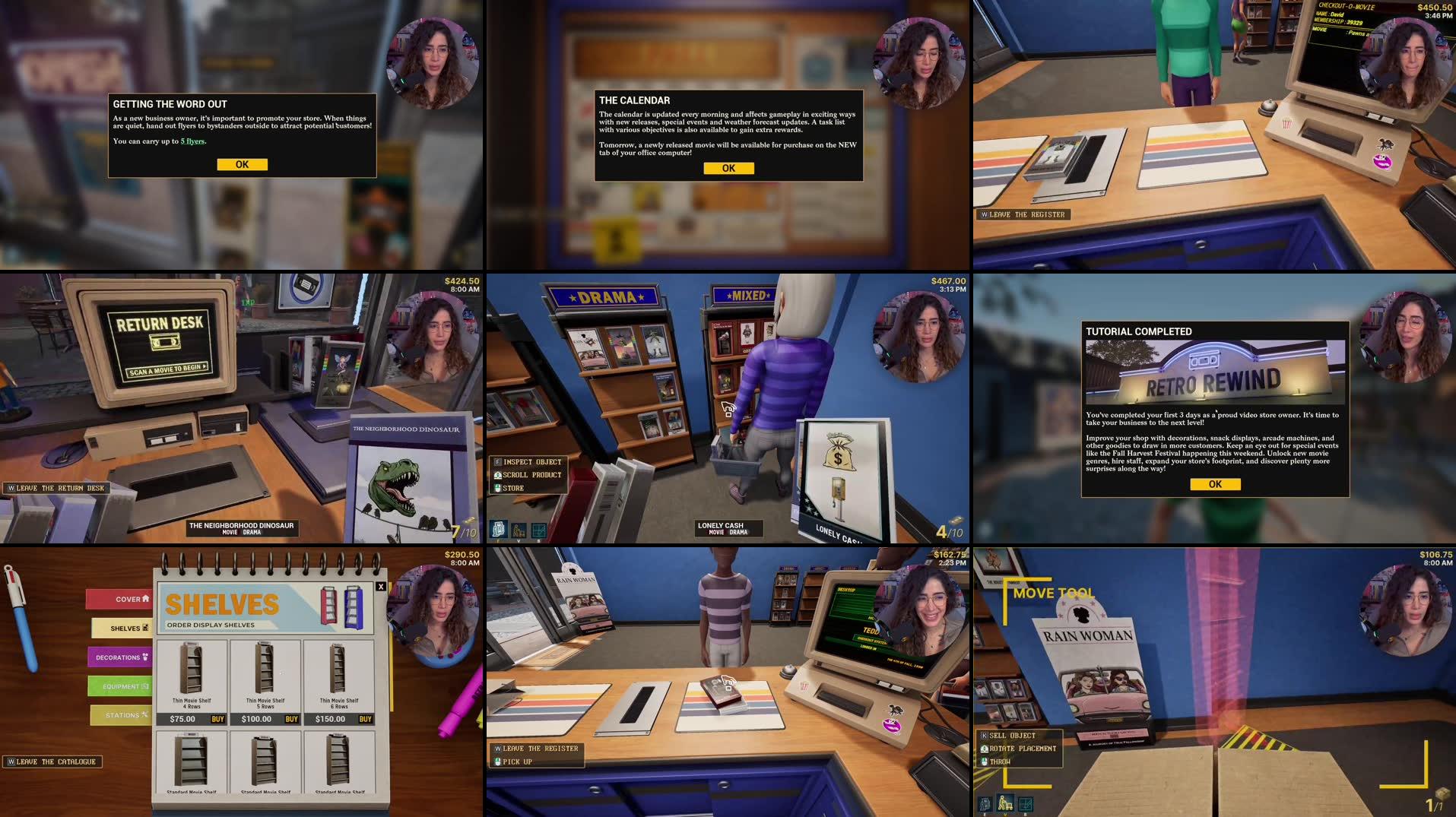Click OK on Getting The Word Out popup
Image resolution: width=1456 pixels, height=817 pixels.
pyautogui.click(x=242, y=164)
